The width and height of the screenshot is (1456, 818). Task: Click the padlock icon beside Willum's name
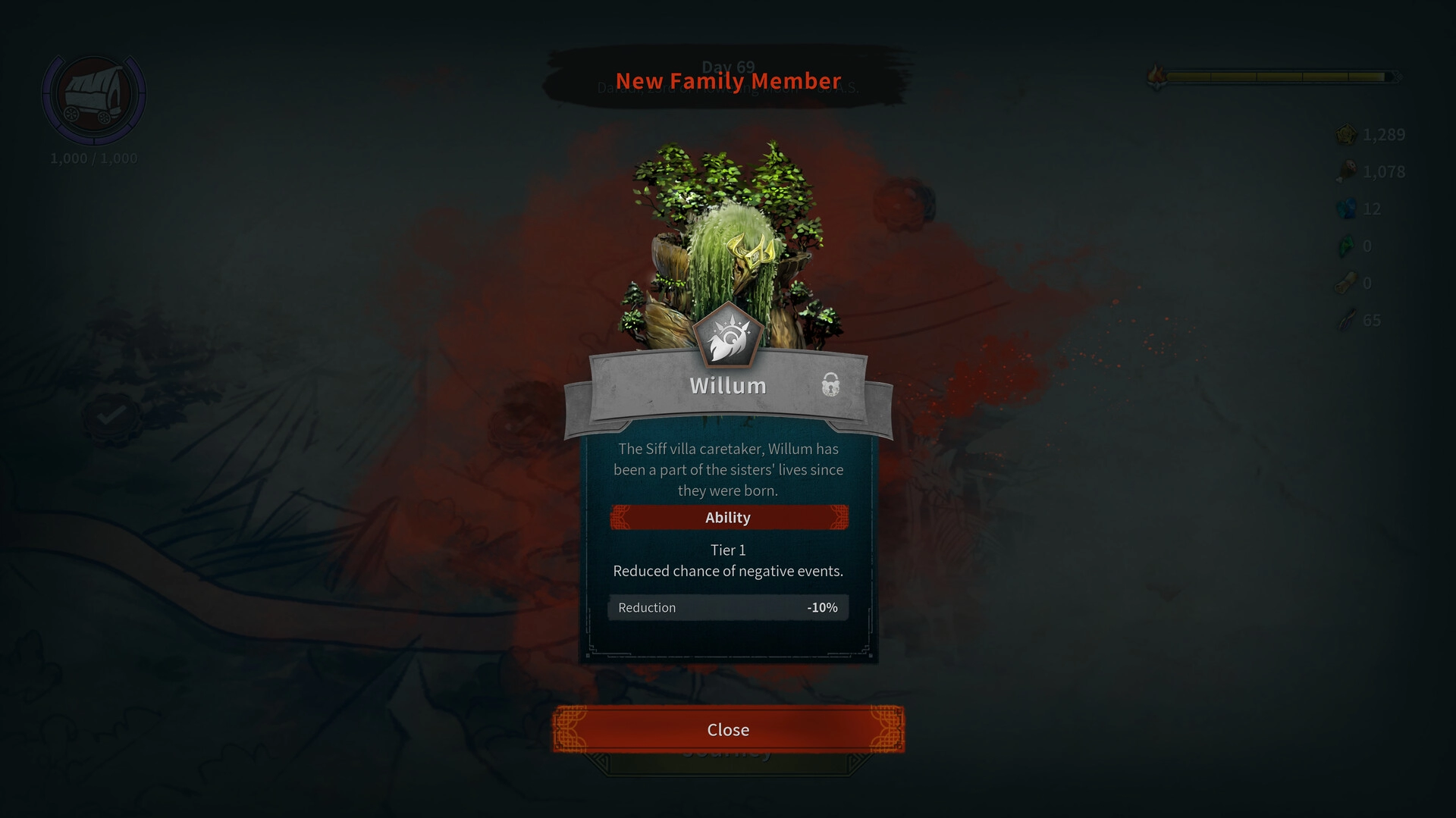830,384
